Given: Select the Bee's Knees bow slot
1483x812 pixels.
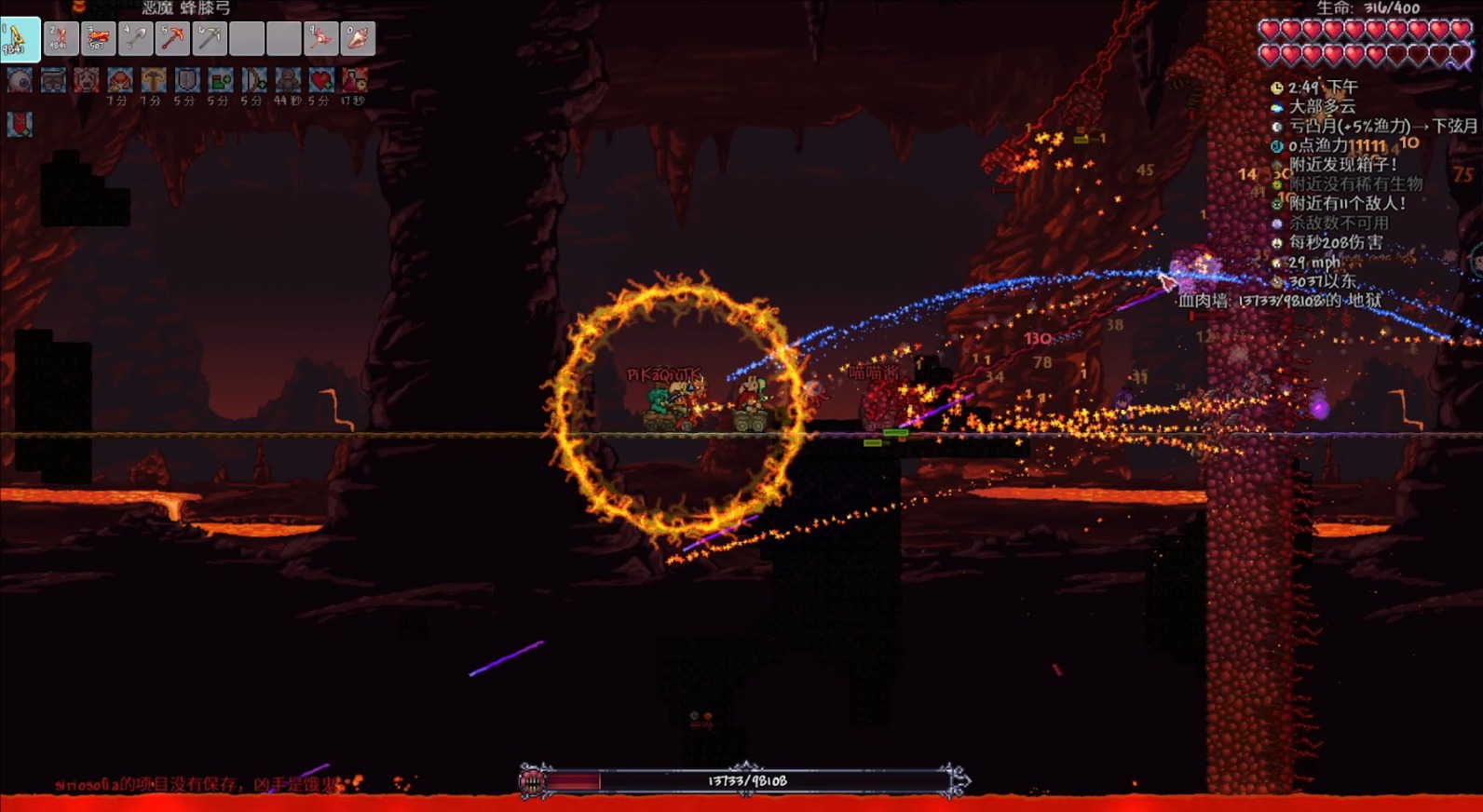Looking at the screenshot, I should click(20, 38).
